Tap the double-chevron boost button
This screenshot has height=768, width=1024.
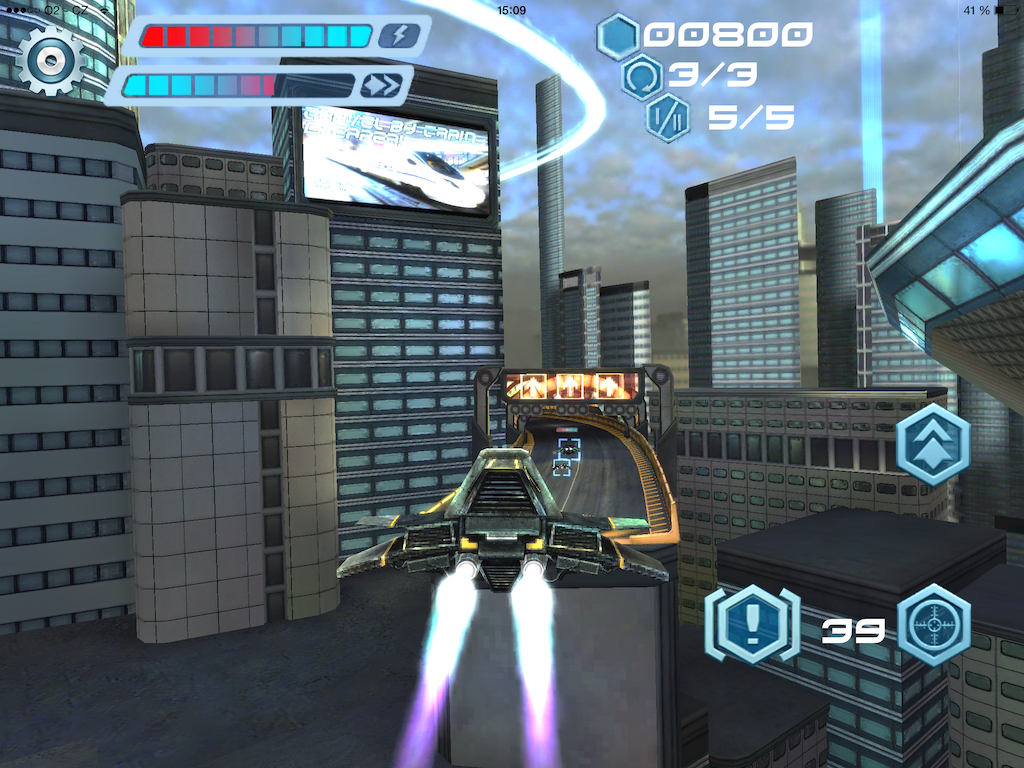pyautogui.click(x=934, y=444)
